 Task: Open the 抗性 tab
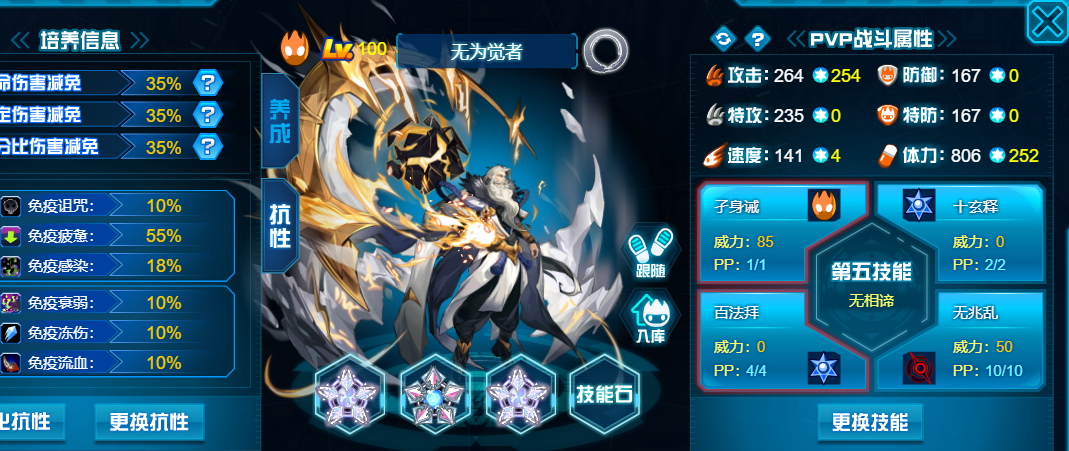279,226
